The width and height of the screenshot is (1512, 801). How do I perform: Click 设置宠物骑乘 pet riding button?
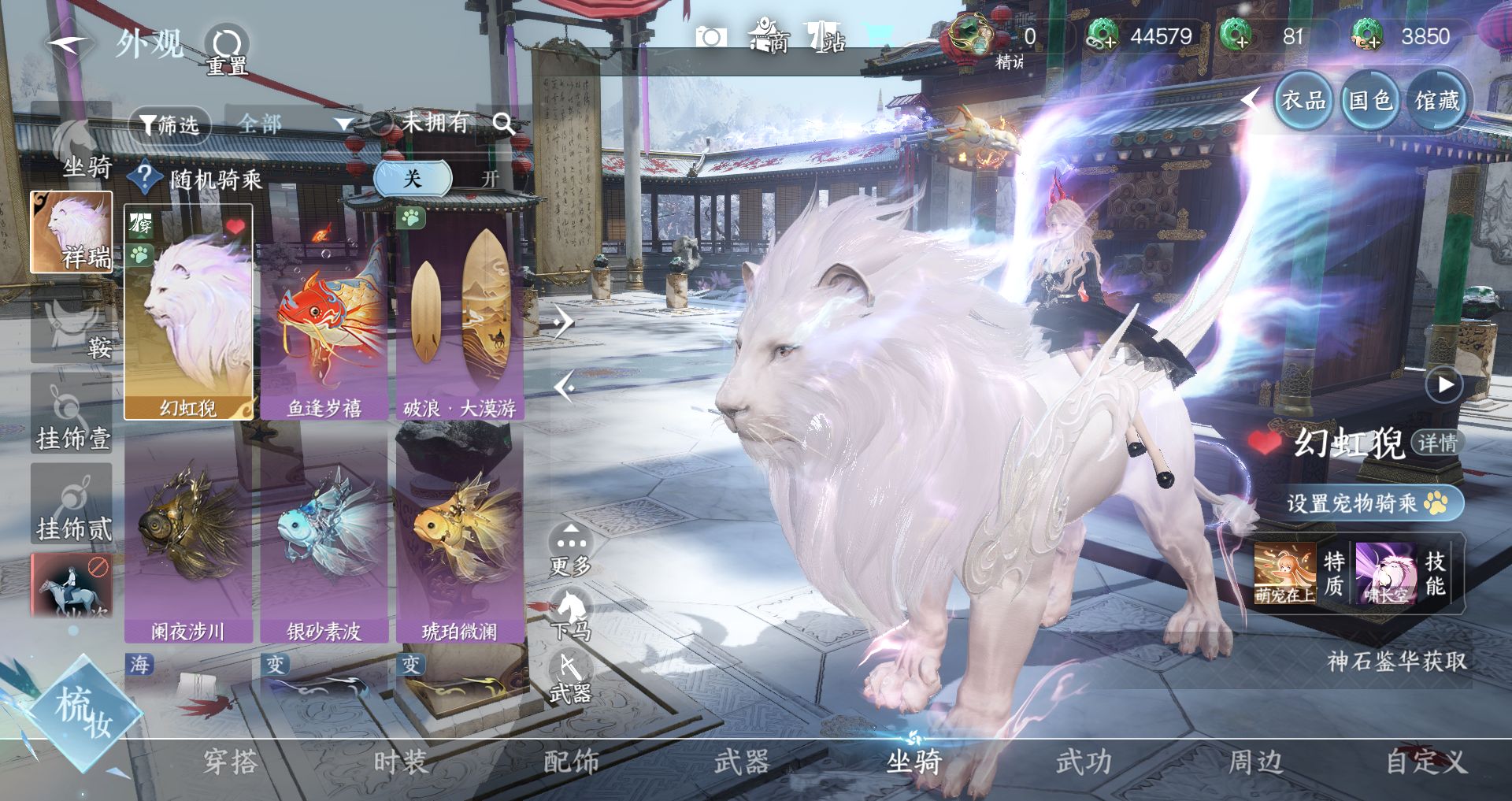[1366, 502]
